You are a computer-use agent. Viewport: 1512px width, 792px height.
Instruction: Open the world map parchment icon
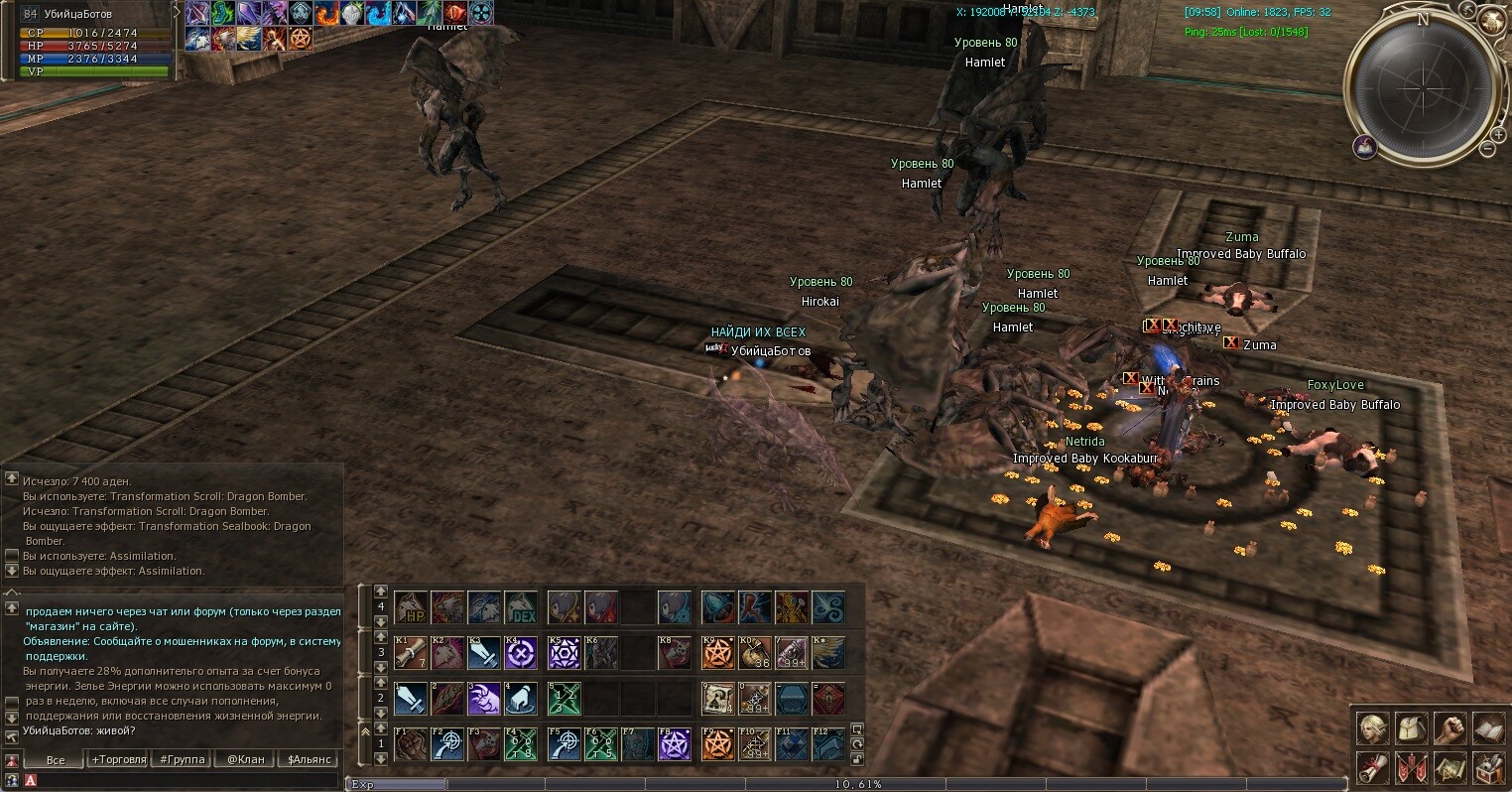(1449, 767)
